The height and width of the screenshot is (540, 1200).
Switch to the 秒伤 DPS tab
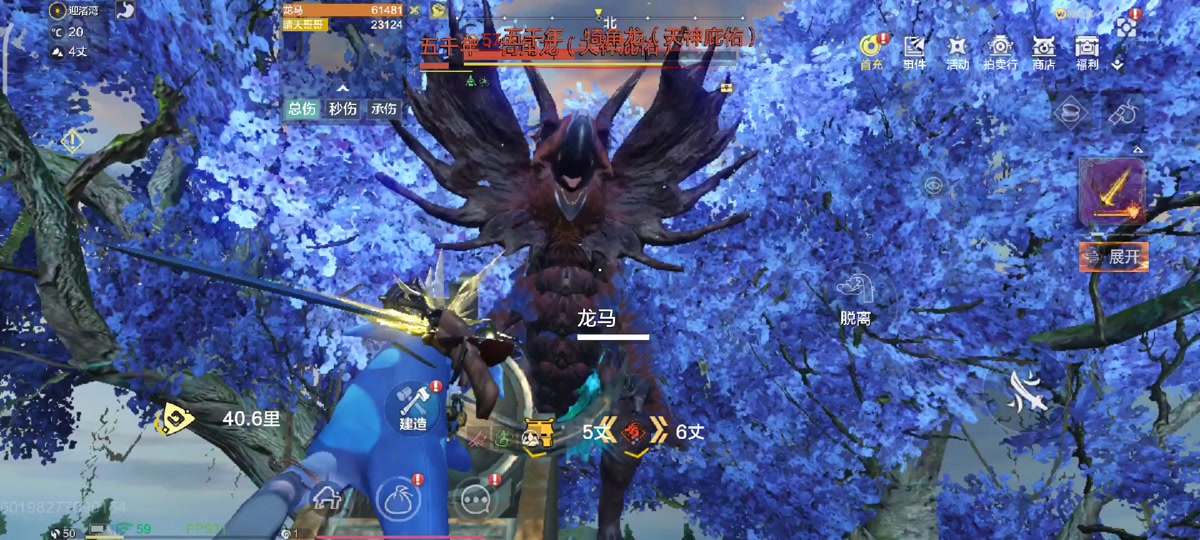tap(343, 109)
